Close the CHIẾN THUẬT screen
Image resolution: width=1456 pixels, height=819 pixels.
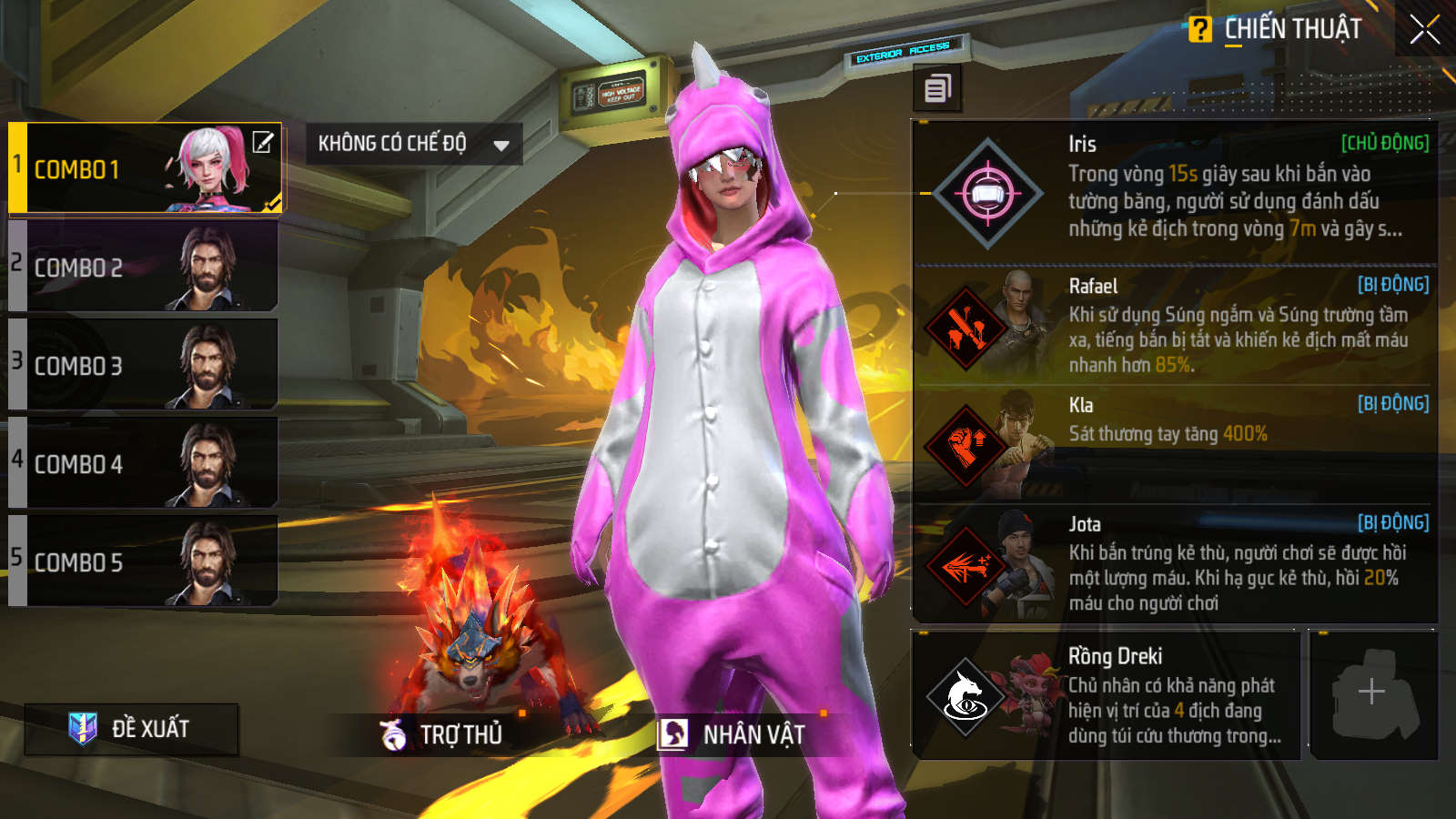1424,30
